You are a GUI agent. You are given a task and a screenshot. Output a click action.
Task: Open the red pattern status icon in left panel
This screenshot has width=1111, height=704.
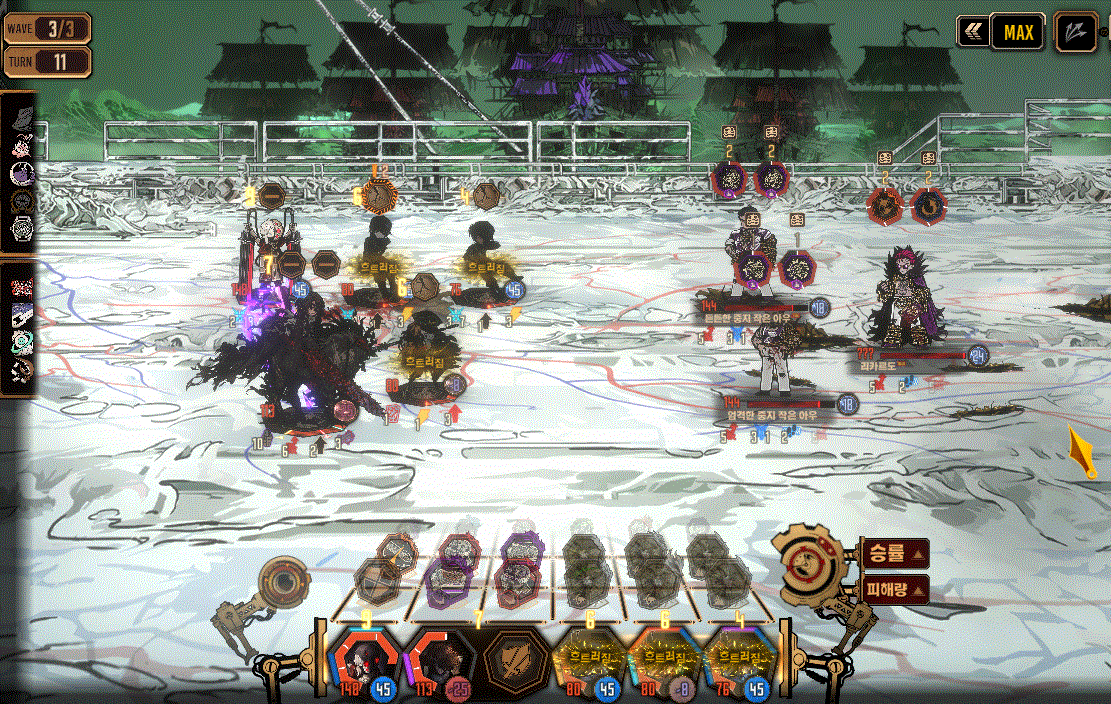tap(21, 287)
